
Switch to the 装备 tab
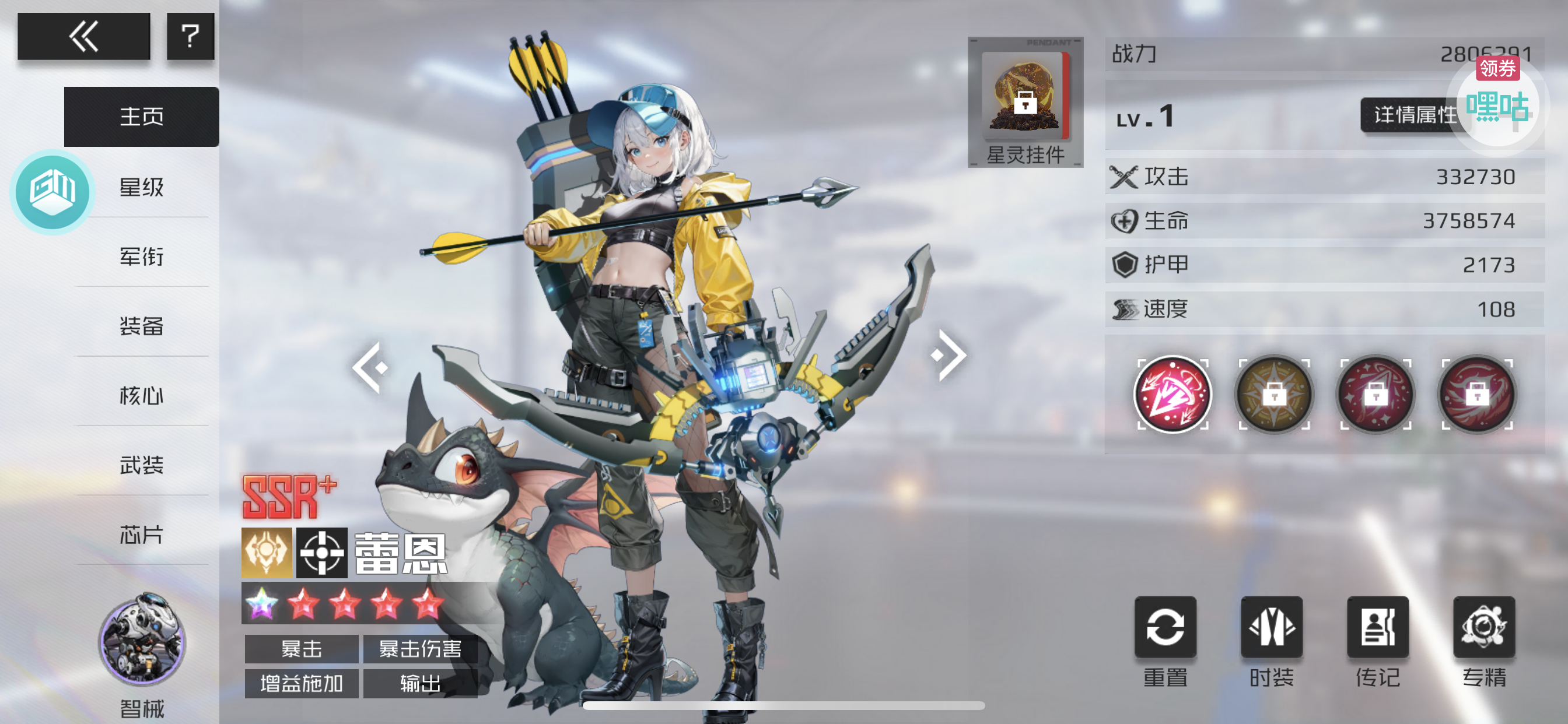click(x=141, y=326)
